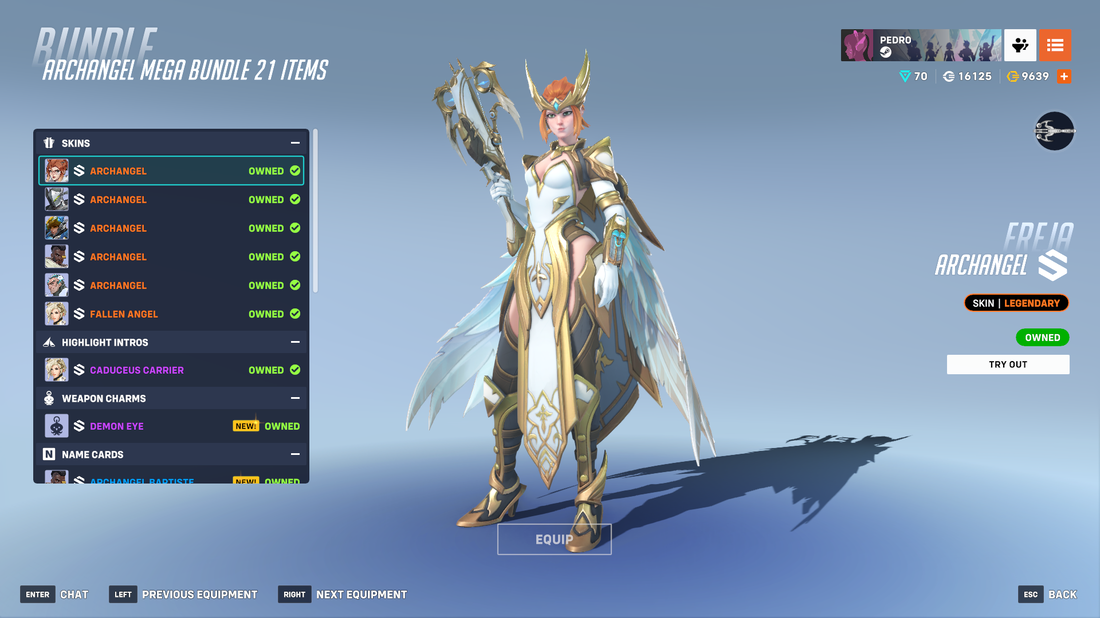The height and width of the screenshot is (618, 1100).
Task: Open the orange main menu list button
Action: point(1055,45)
